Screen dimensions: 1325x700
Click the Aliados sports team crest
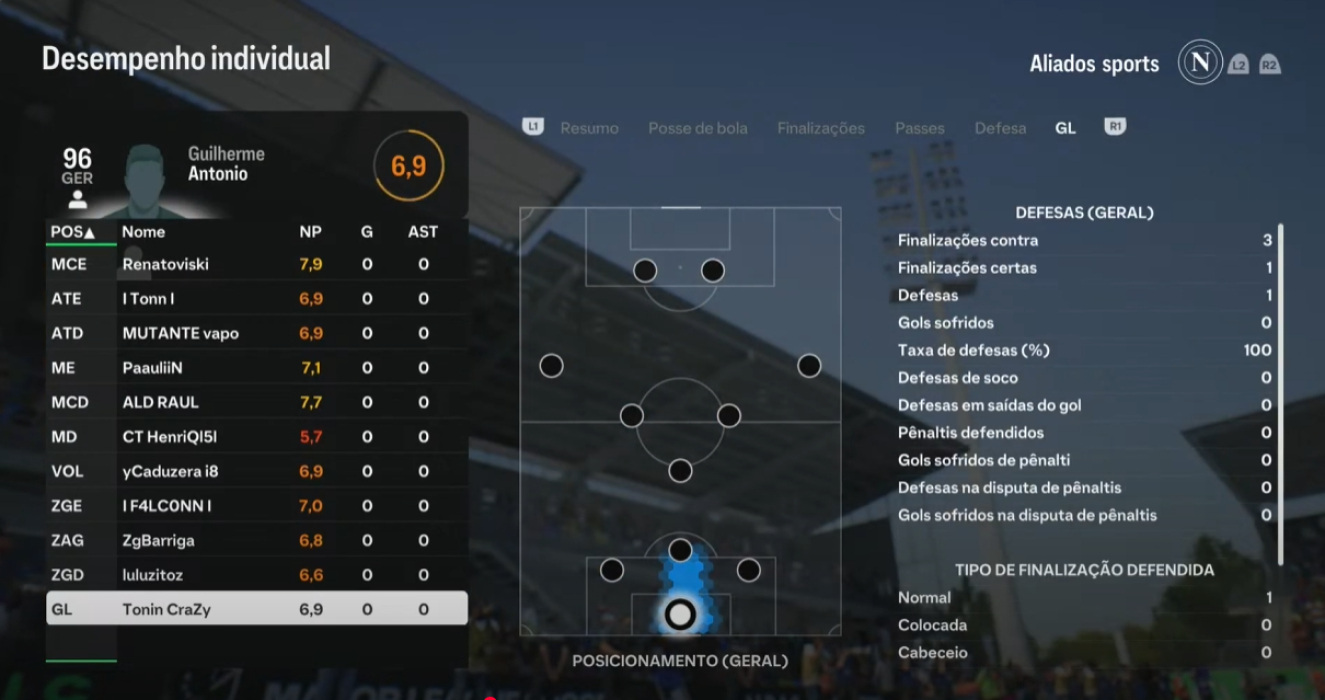click(1200, 63)
